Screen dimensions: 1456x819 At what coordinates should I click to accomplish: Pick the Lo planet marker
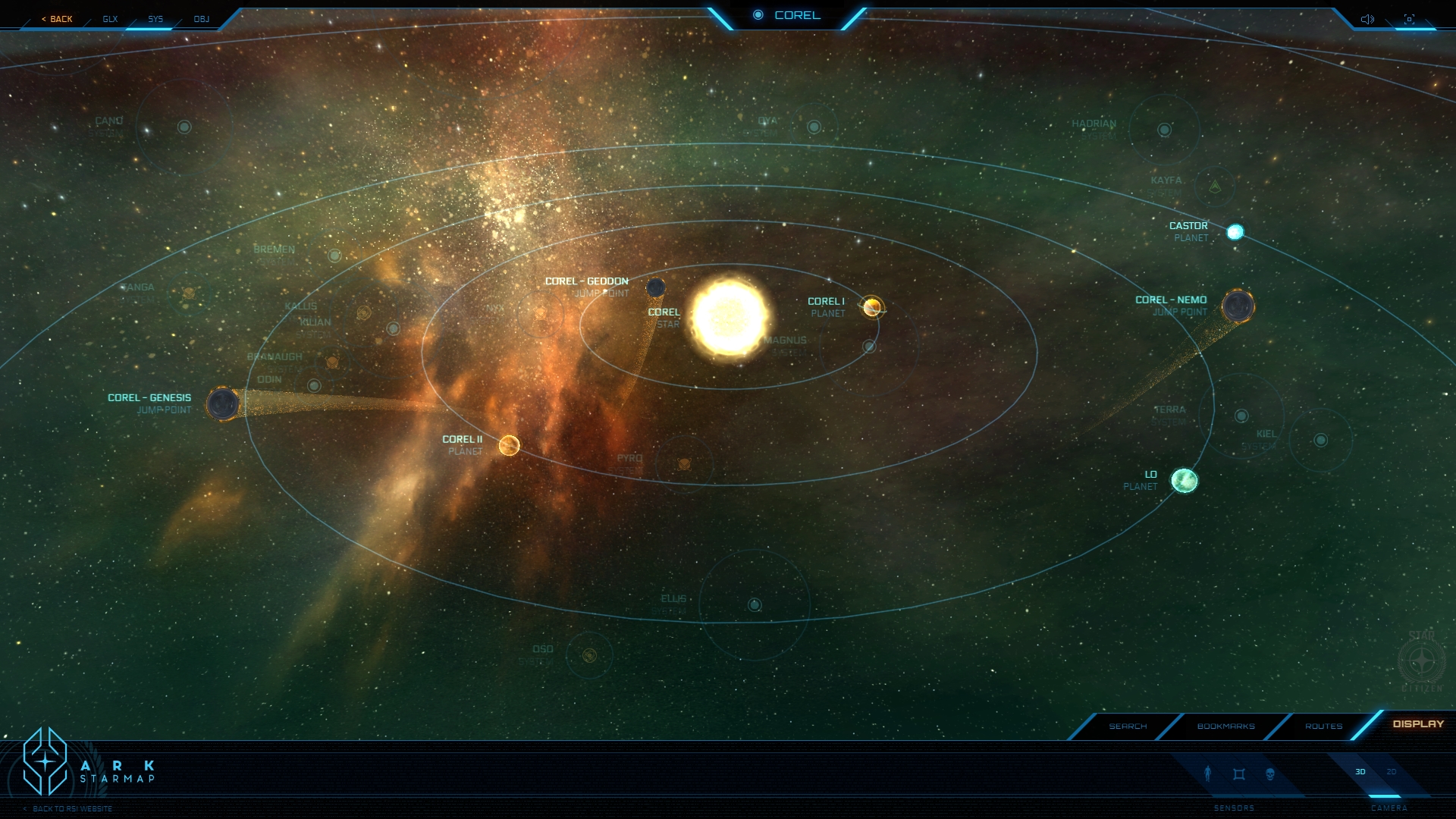(x=1185, y=480)
